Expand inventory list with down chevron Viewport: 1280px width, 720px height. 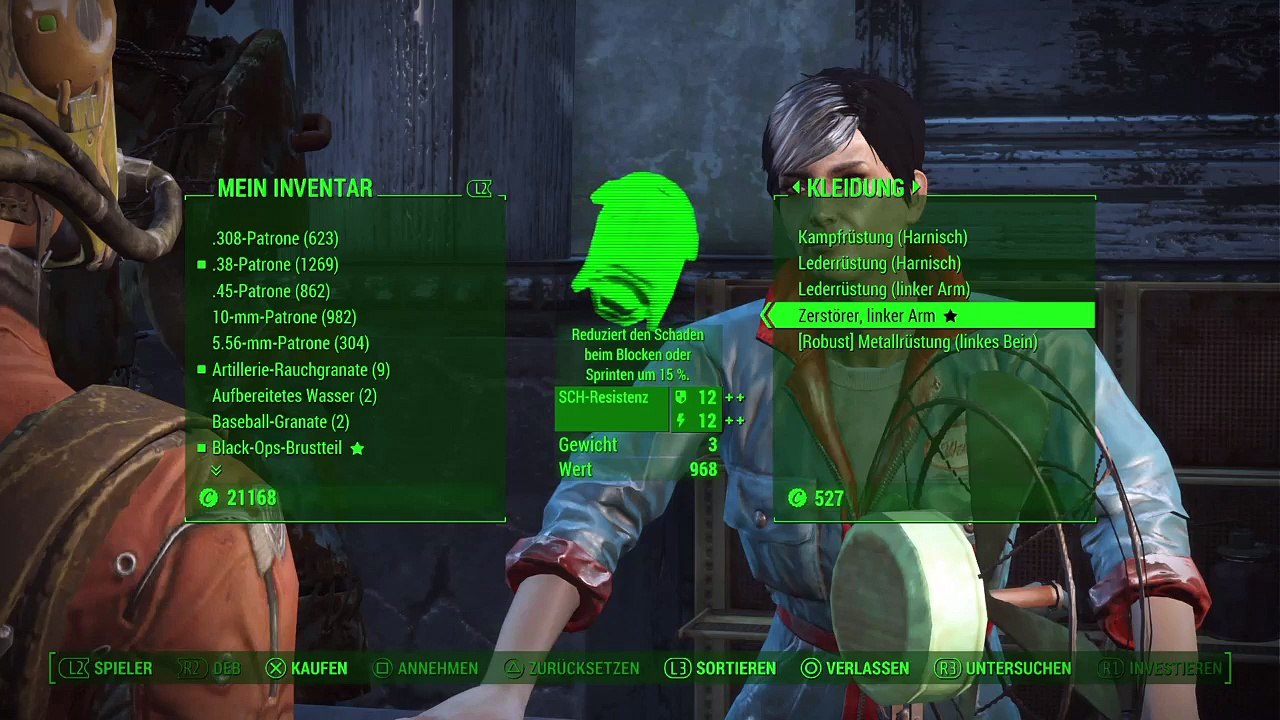pyautogui.click(x=216, y=470)
